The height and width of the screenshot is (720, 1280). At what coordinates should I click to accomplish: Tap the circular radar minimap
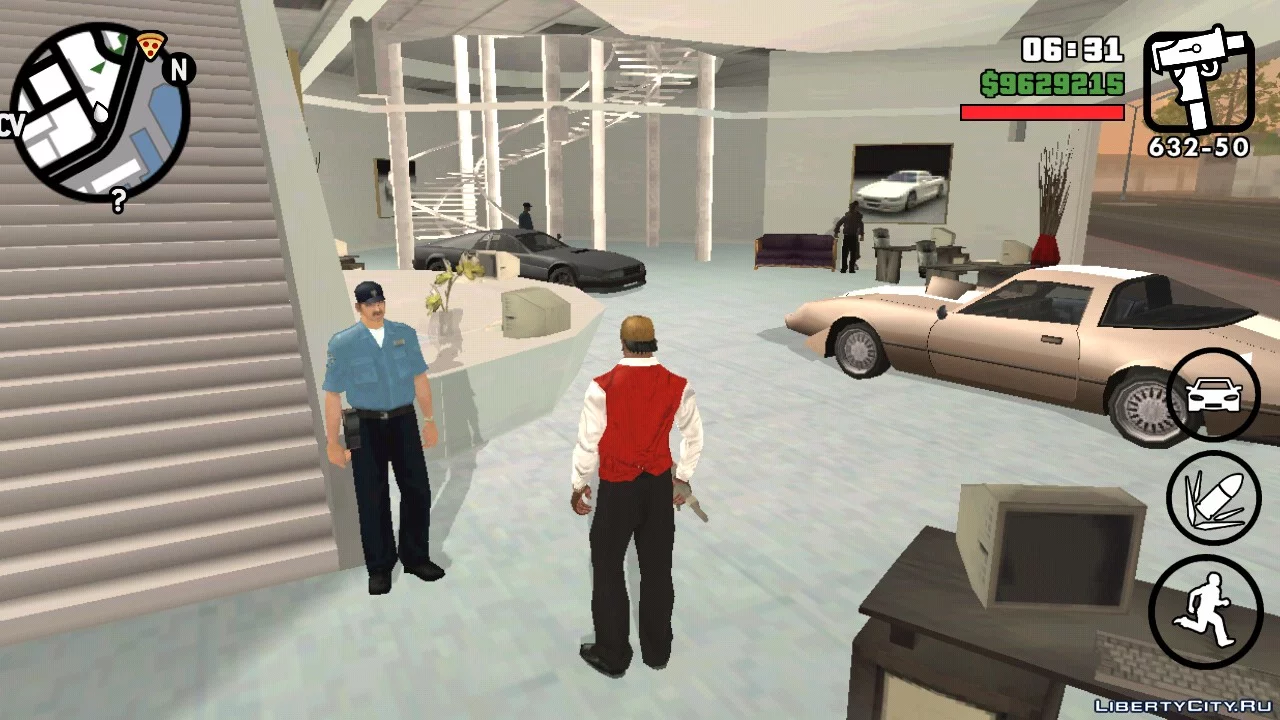point(100,110)
